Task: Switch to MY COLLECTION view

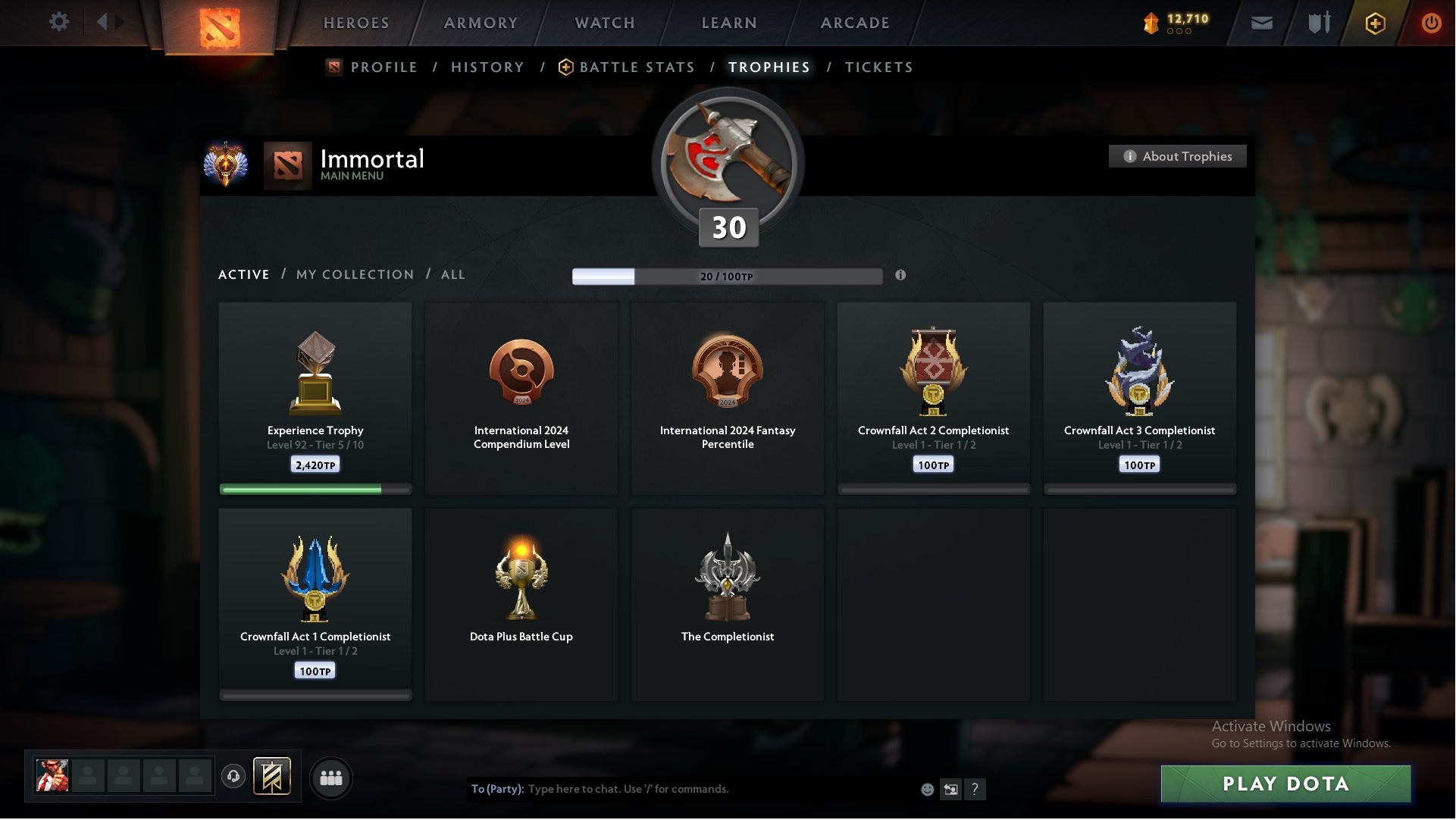Action: point(354,274)
